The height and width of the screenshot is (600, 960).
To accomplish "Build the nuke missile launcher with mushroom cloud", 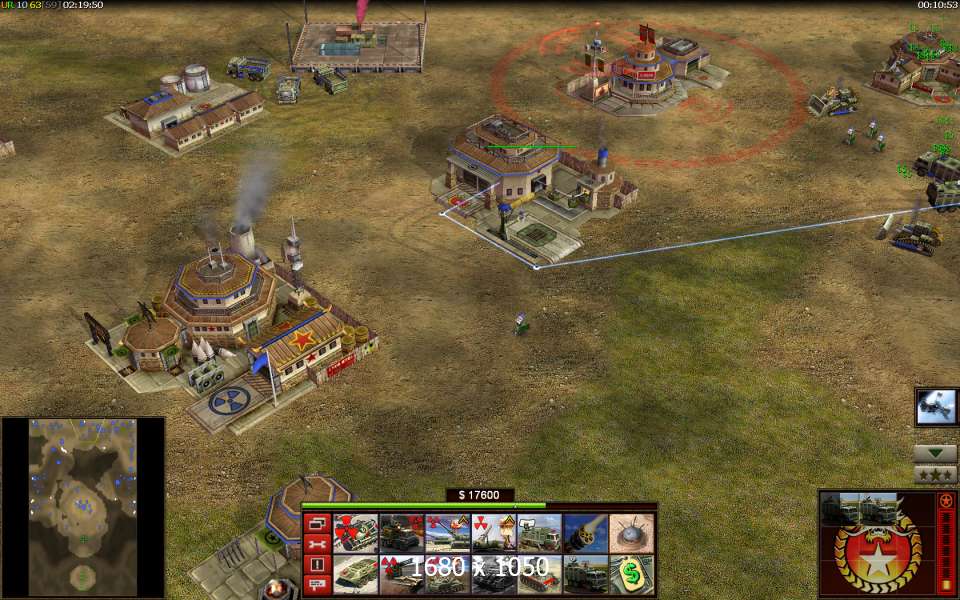I will pos(492,533).
